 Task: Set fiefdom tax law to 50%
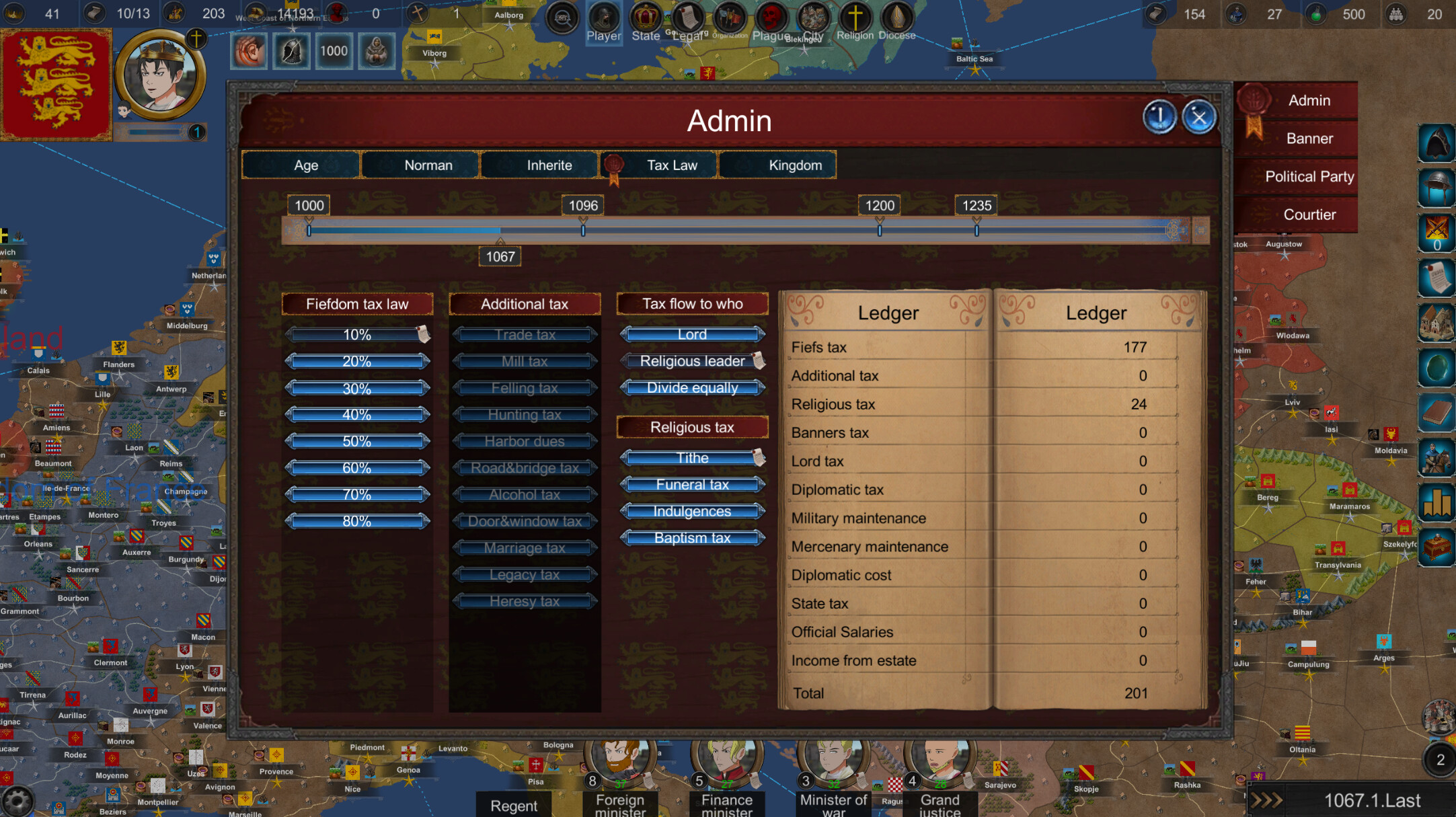356,441
